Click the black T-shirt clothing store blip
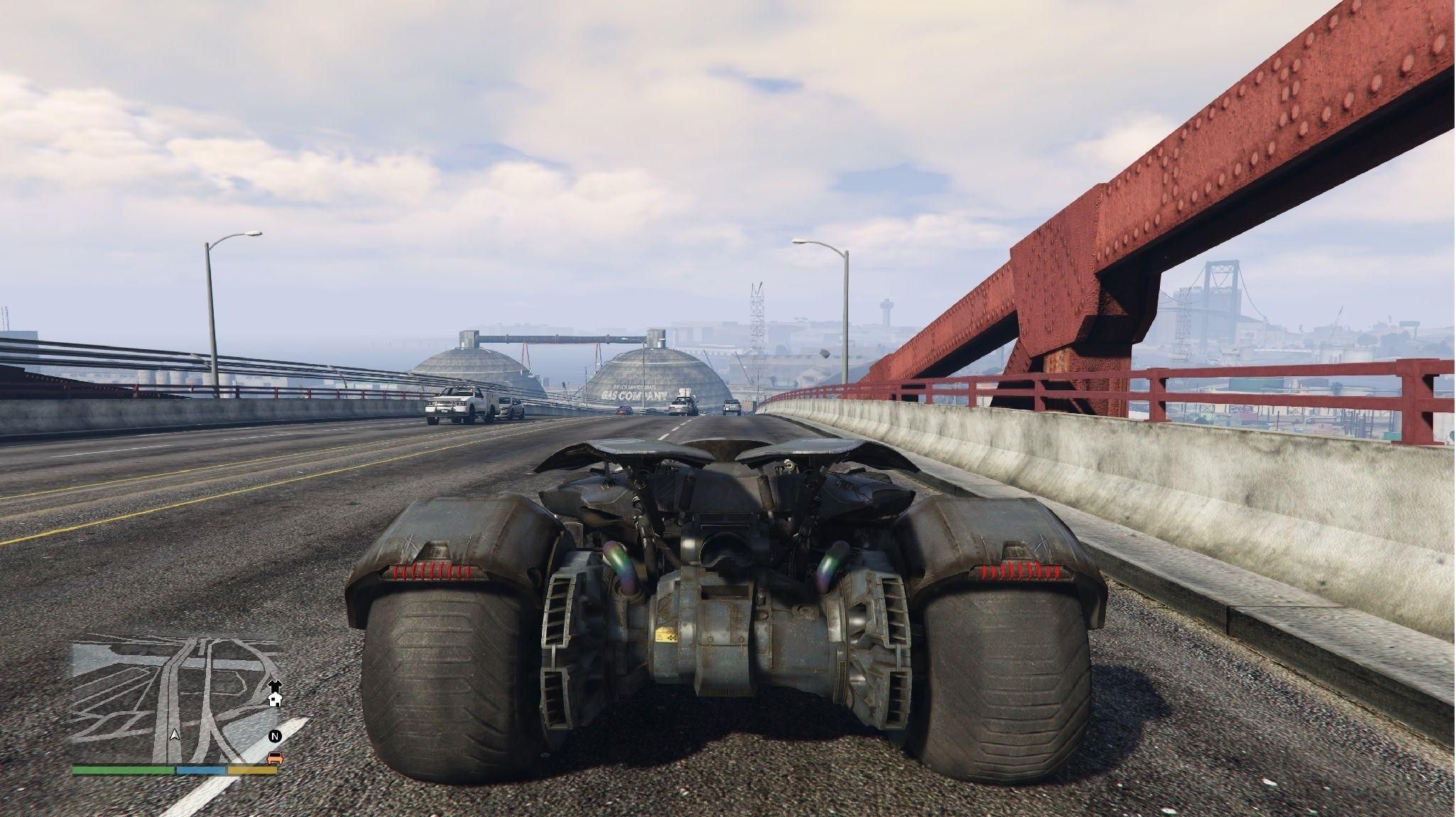Screen dimensions: 1456x817 point(275,686)
